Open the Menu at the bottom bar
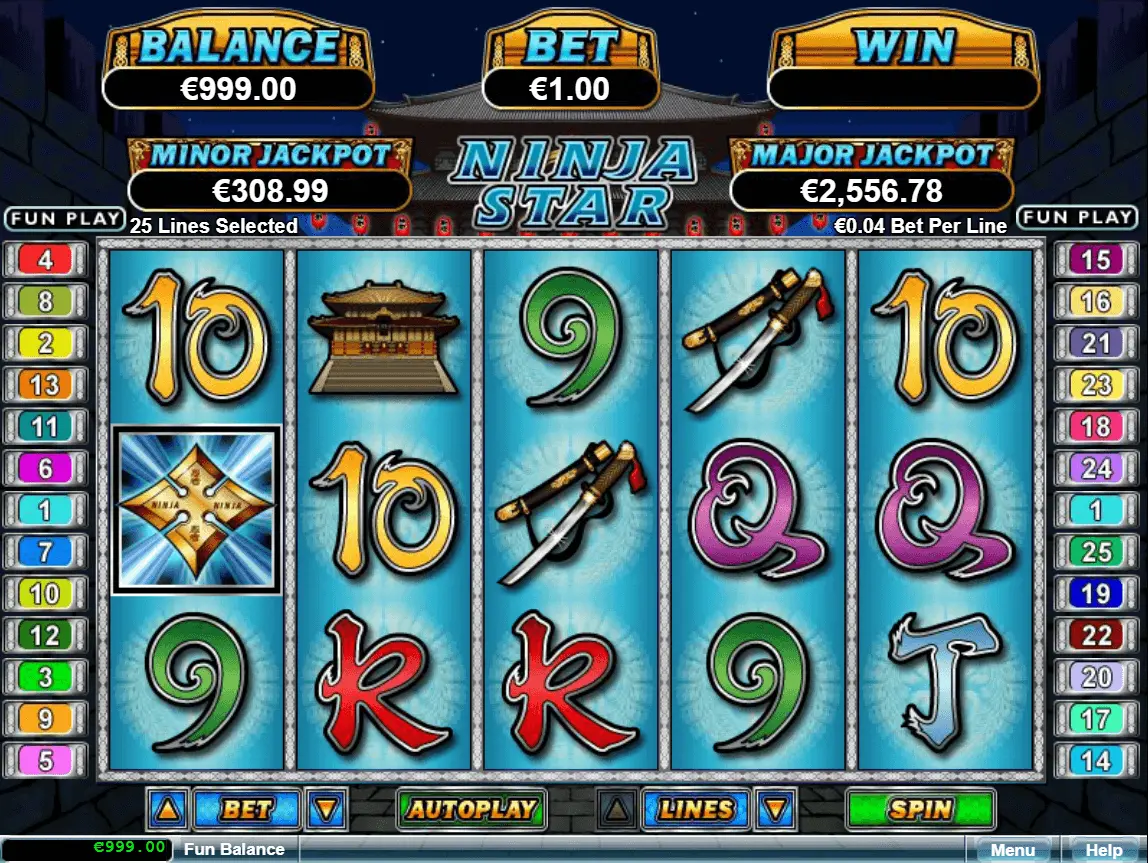Viewport: 1148px width, 863px height. [x=1012, y=850]
